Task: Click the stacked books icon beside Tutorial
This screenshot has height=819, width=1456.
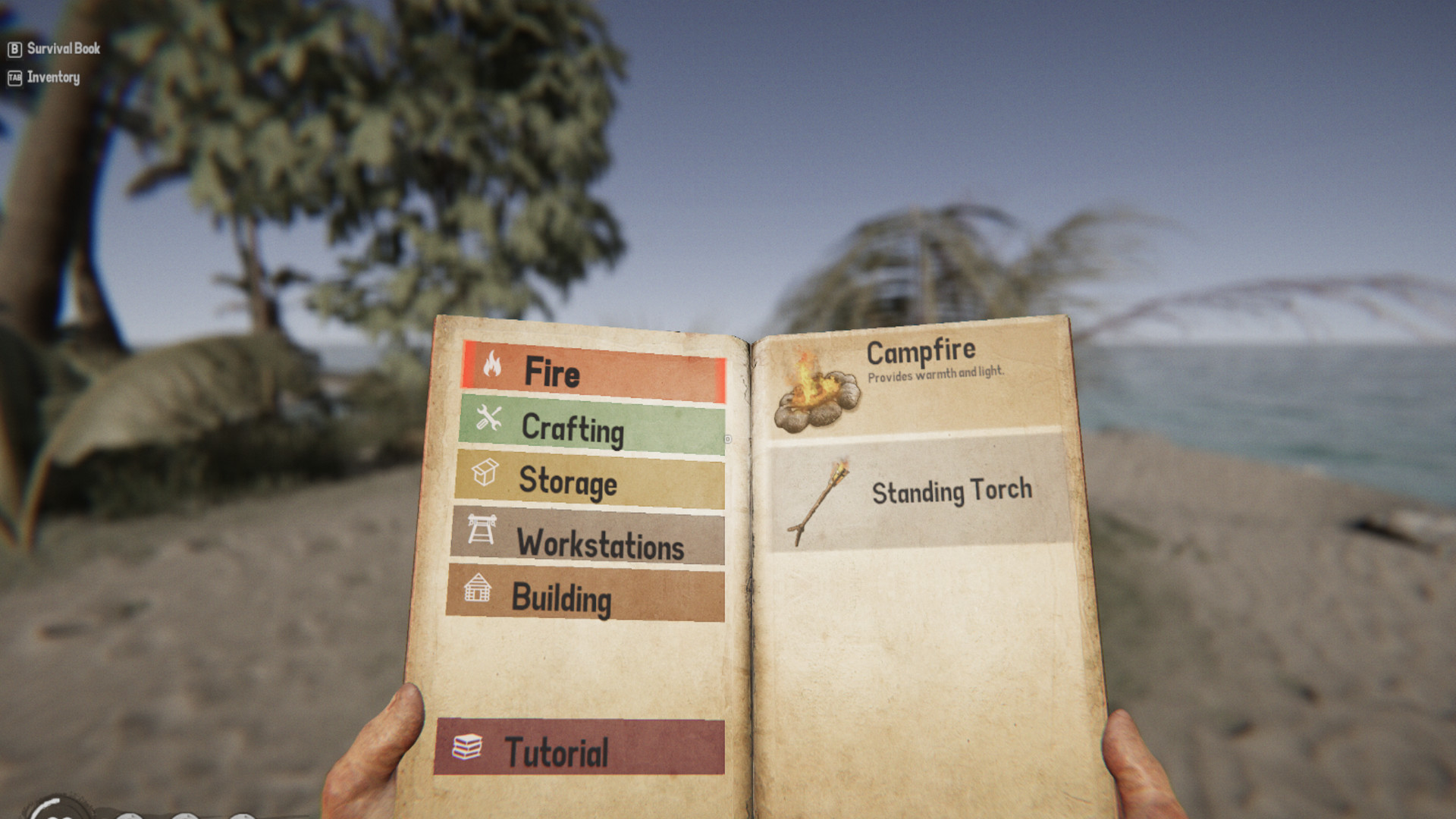Action: (468, 746)
